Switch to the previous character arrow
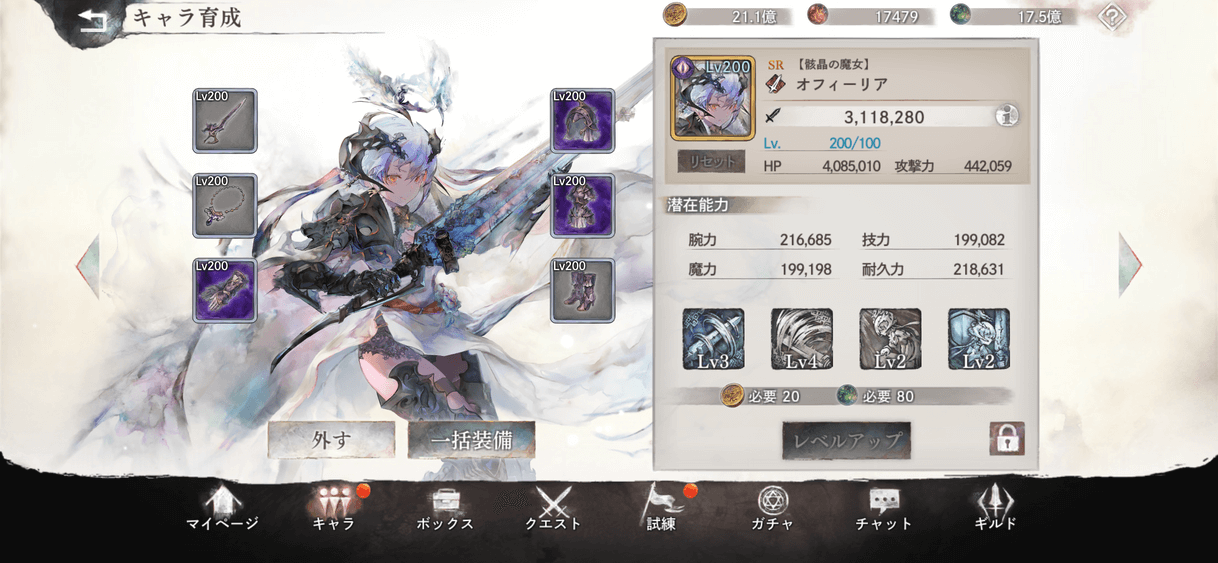This screenshot has width=1218, height=563. pos(88,265)
